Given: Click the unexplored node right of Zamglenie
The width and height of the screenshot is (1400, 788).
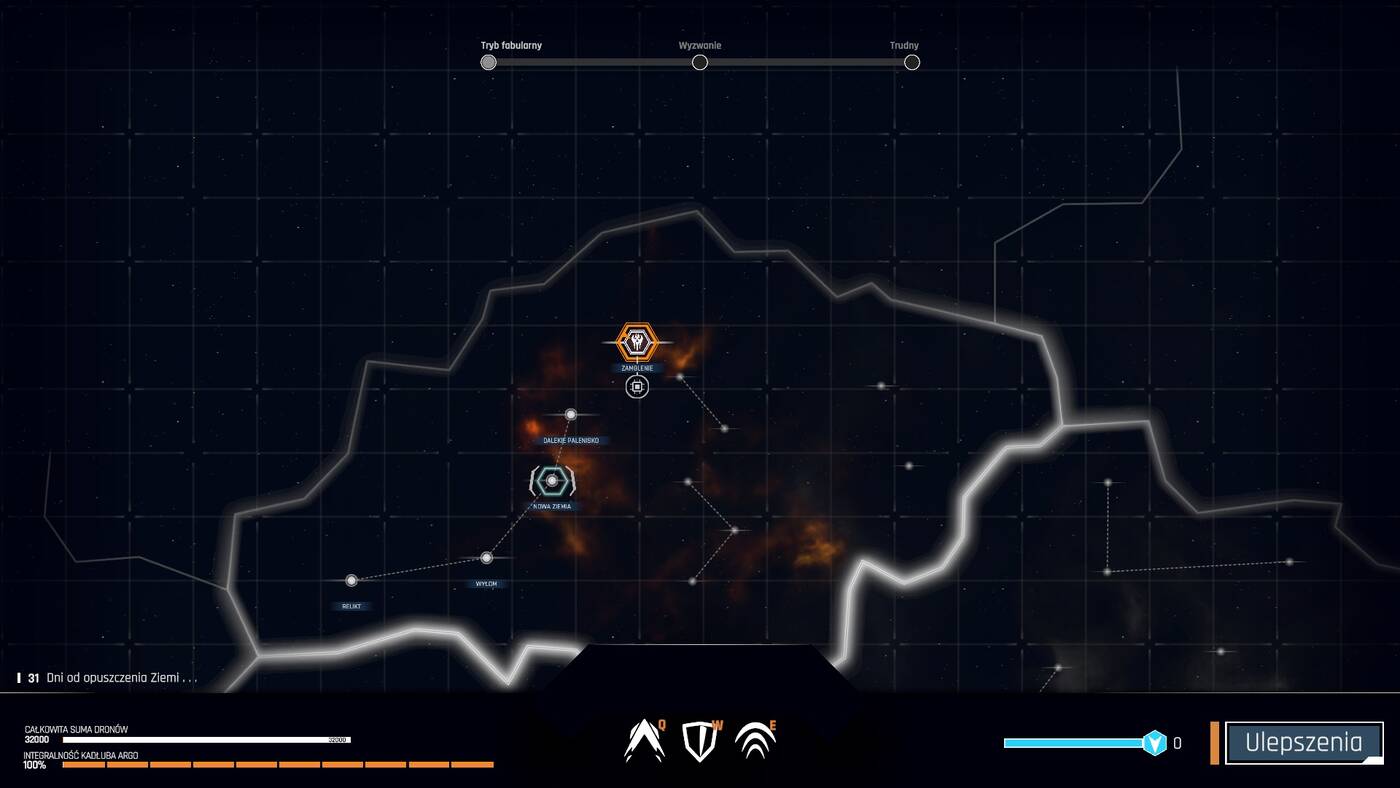Looking at the screenshot, I should 681,376.
